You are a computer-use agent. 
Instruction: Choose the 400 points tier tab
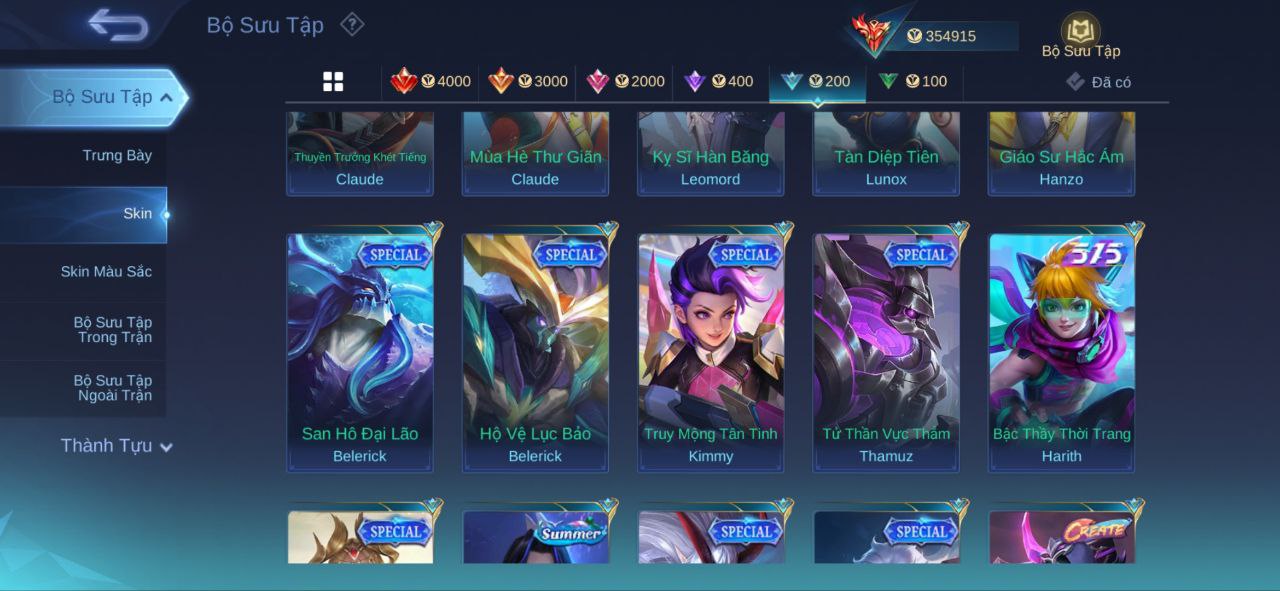tap(719, 82)
